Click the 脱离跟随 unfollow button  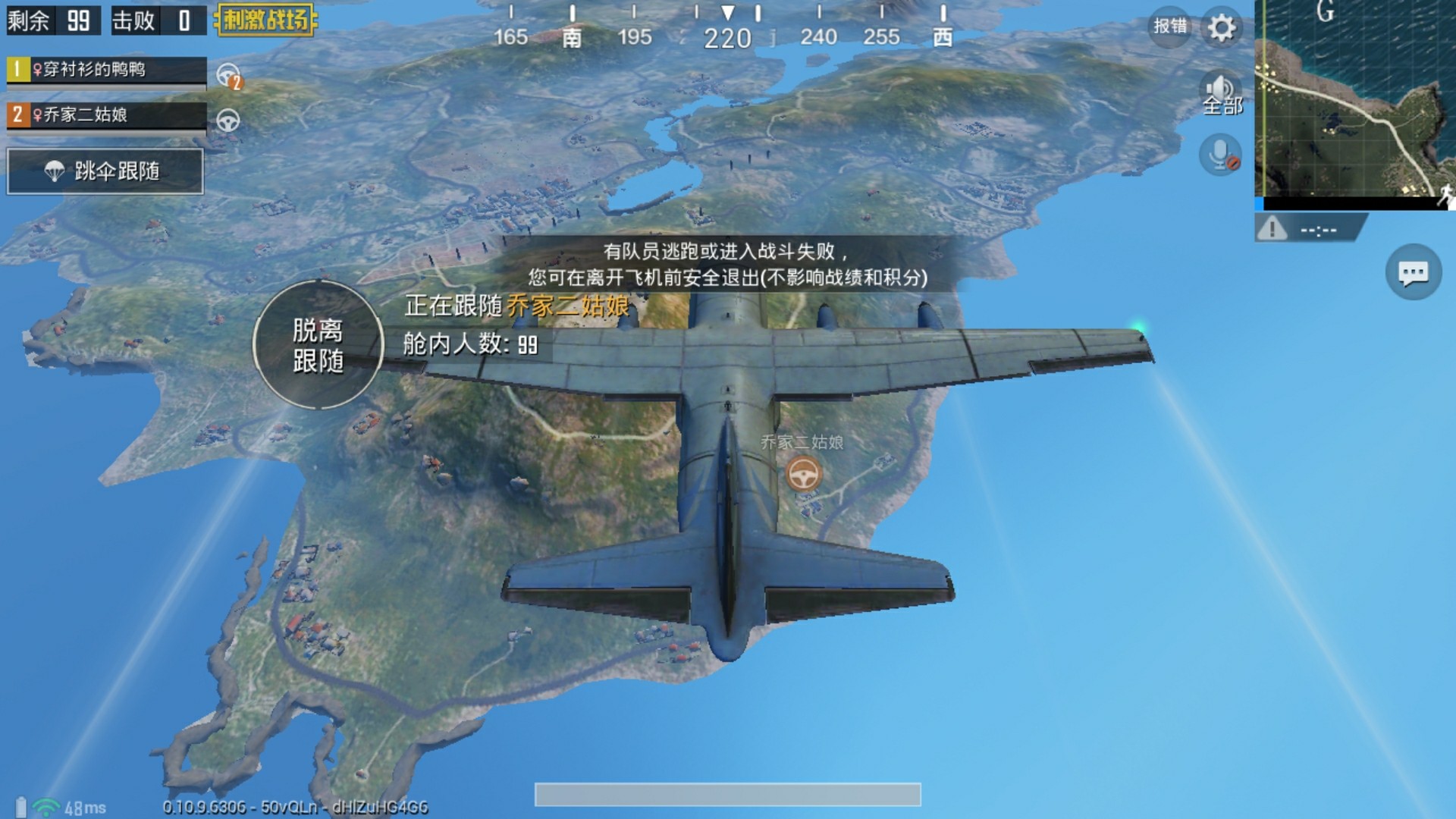click(318, 345)
